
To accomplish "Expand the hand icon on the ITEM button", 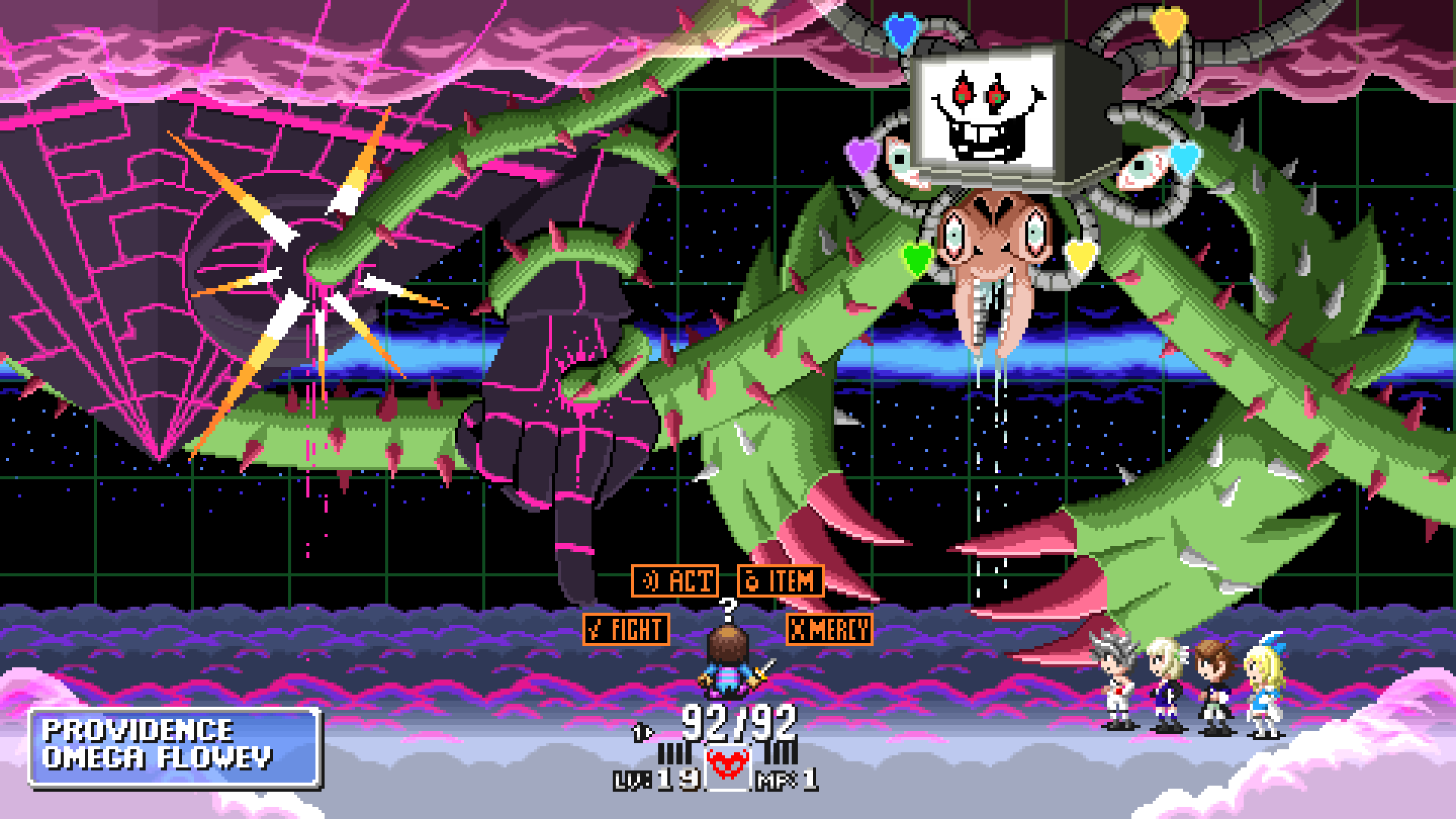I will 751,582.
